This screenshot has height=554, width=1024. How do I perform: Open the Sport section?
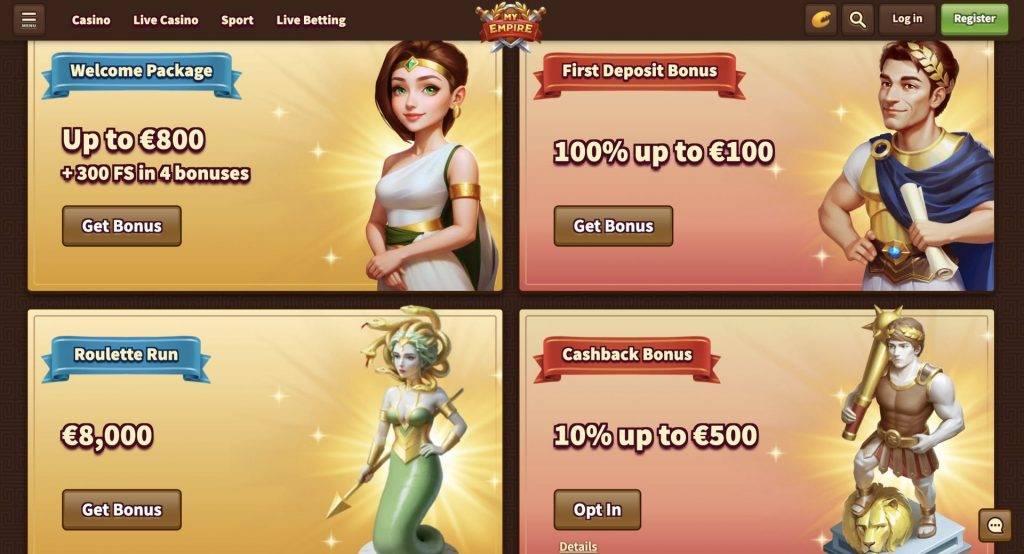click(x=237, y=20)
